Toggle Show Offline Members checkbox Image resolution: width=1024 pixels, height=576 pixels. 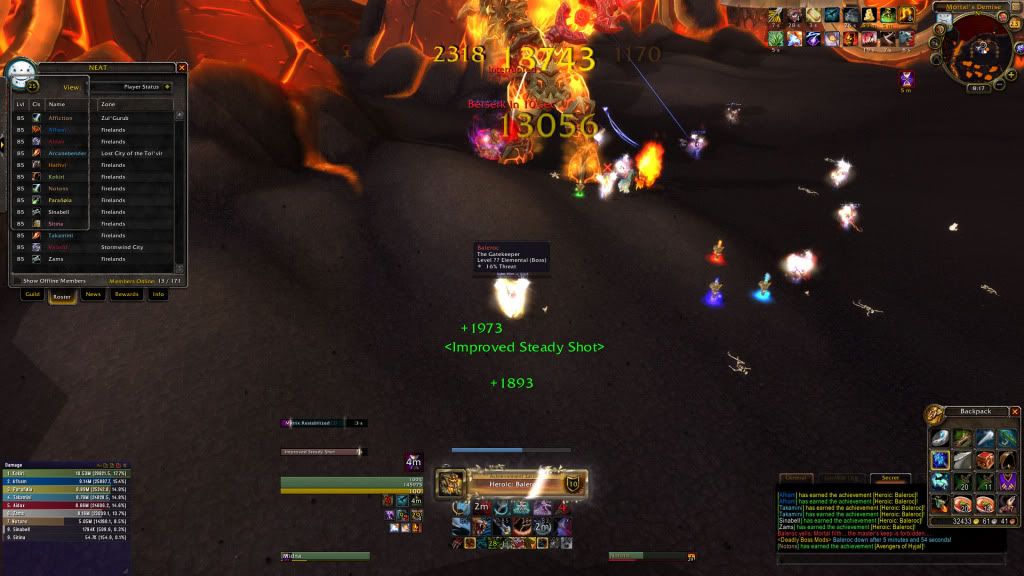[19, 281]
